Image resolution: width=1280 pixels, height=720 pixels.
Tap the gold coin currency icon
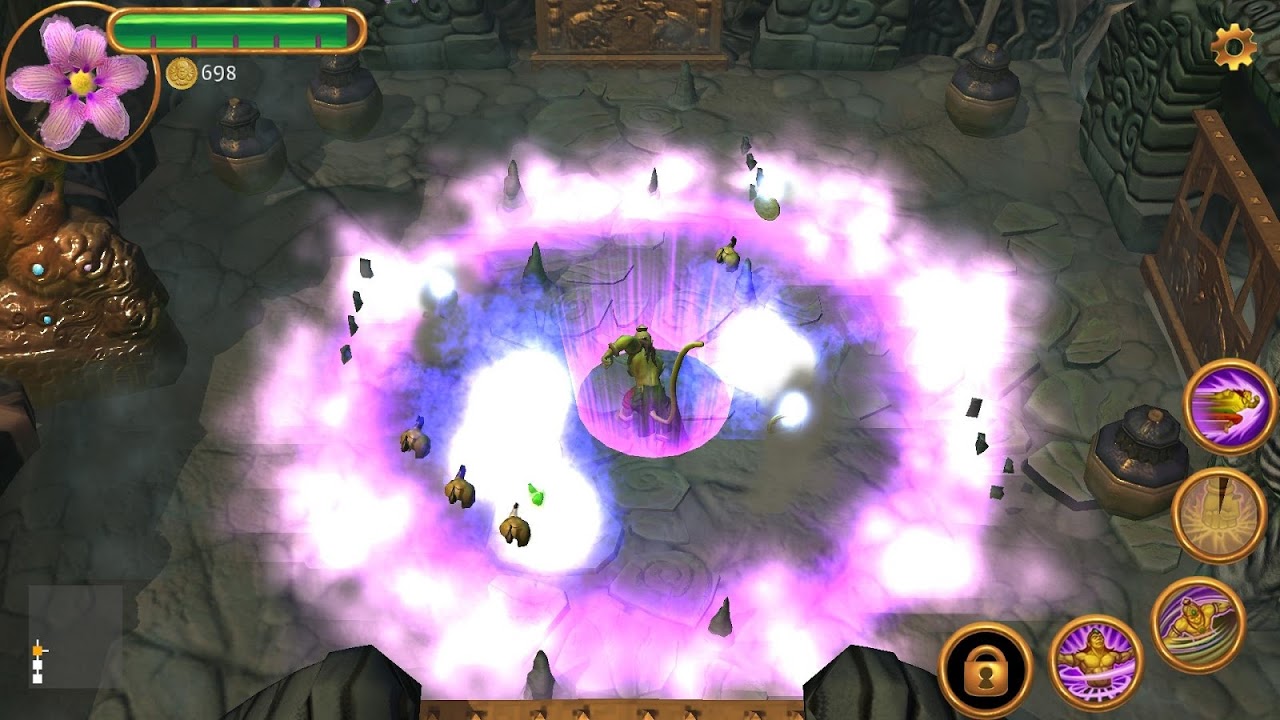click(182, 71)
